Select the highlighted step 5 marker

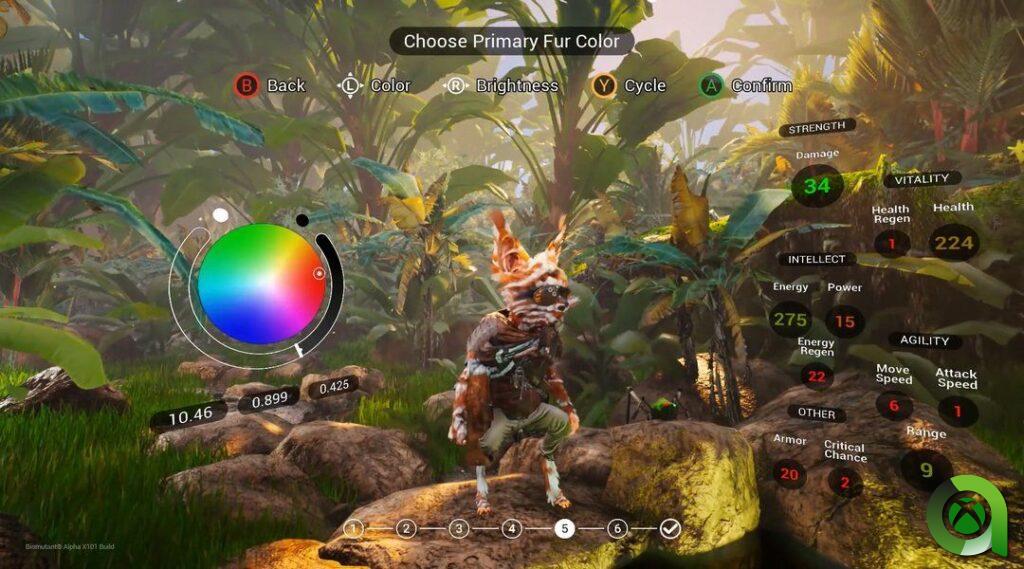click(565, 529)
